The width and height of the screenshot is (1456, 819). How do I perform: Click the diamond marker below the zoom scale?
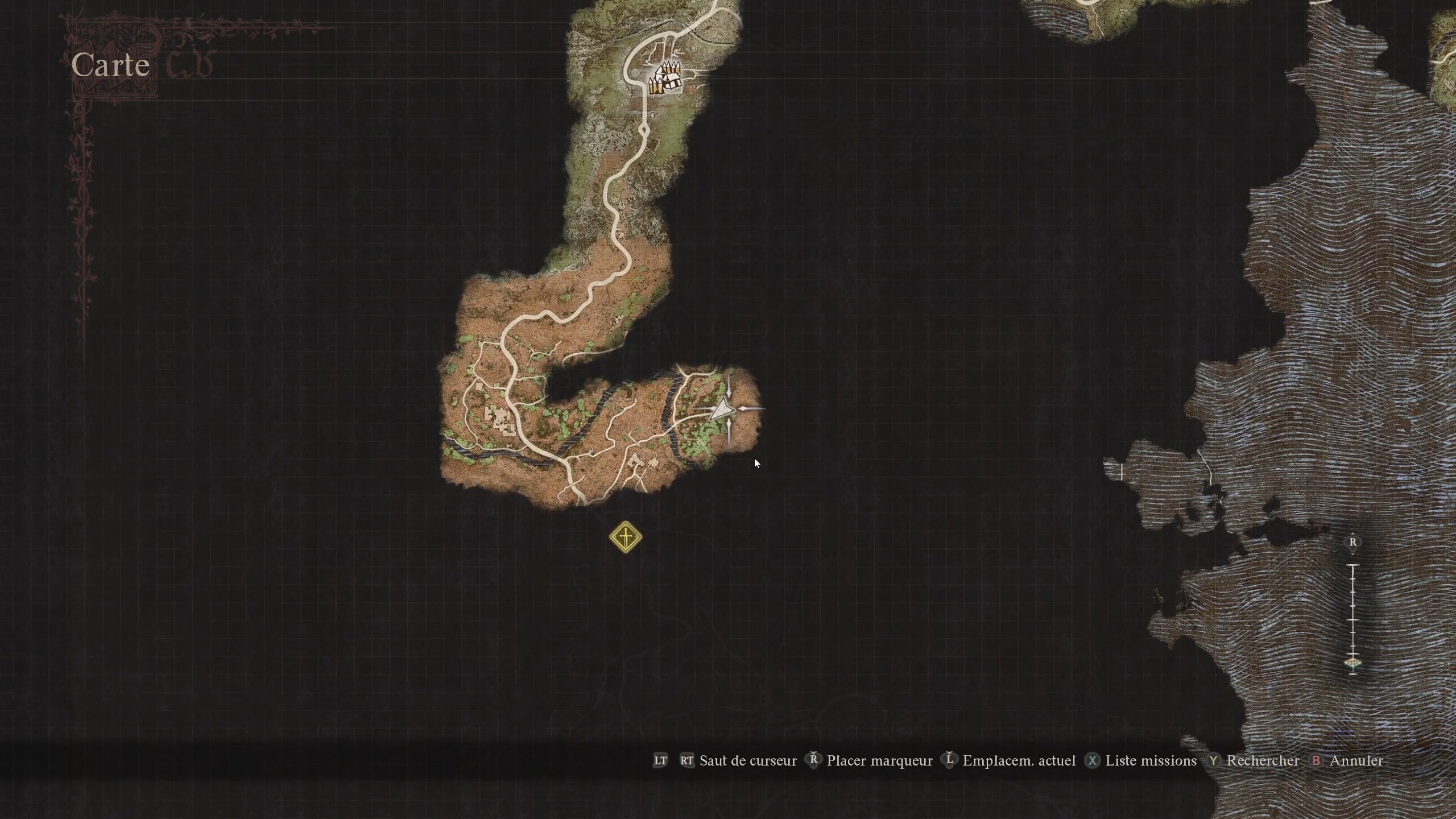[x=1352, y=663]
